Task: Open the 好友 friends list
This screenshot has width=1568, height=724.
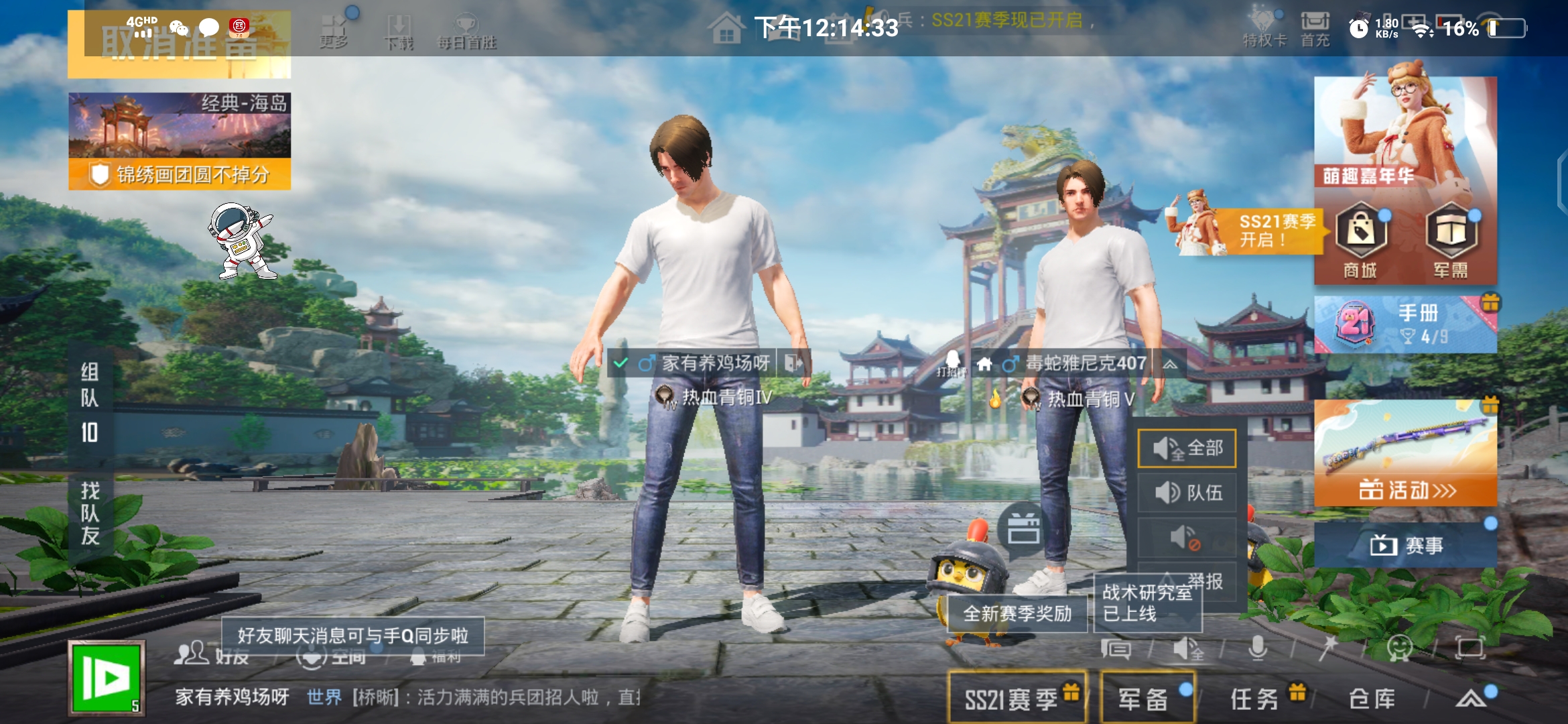Action: click(211, 654)
